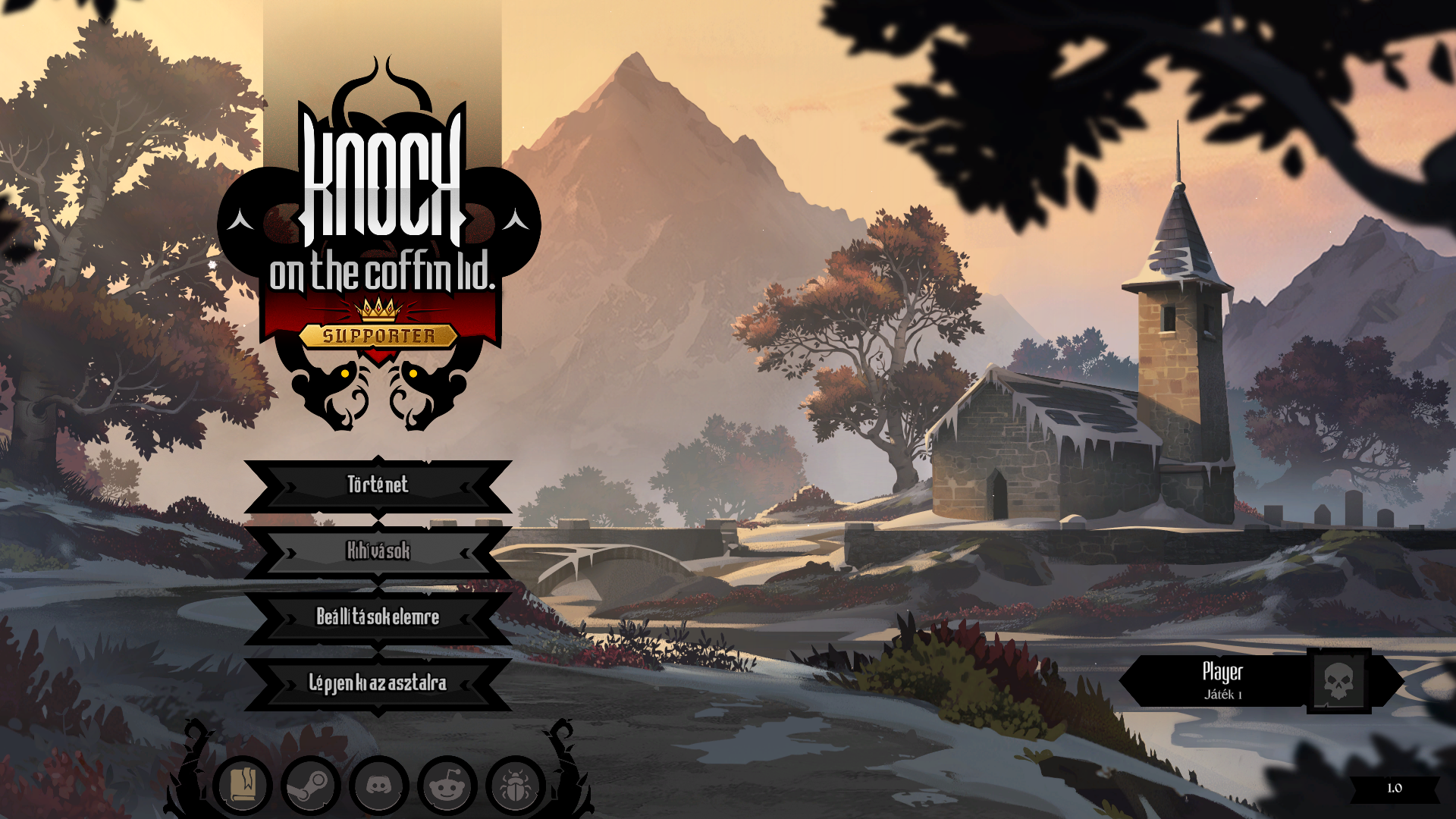Click the gold Supporter badge
1456x819 pixels.
378,335
